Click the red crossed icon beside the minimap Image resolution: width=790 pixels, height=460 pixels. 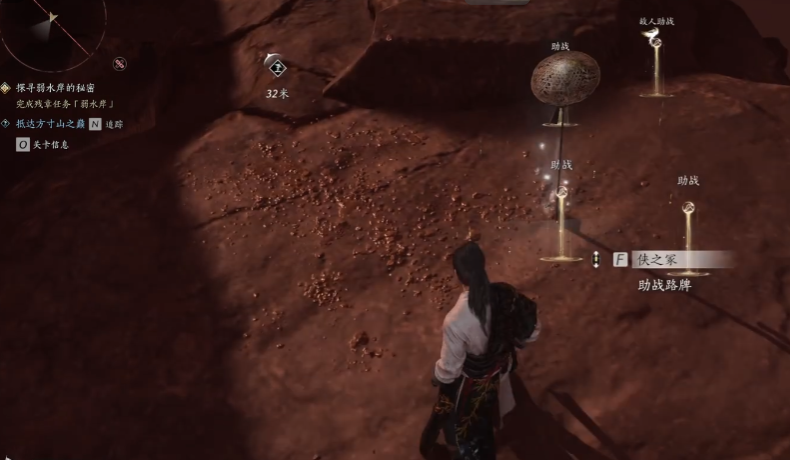[x=120, y=64]
